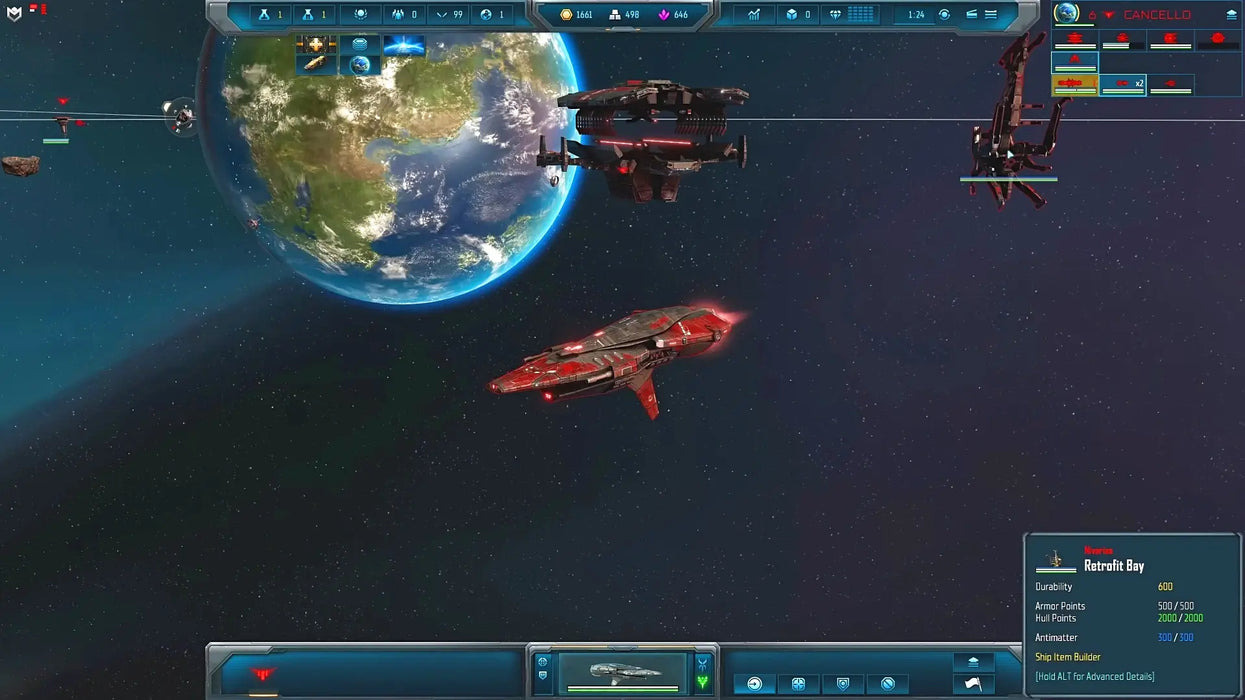Open the first research flask button
The width and height of the screenshot is (1245, 700).
coord(269,15)
